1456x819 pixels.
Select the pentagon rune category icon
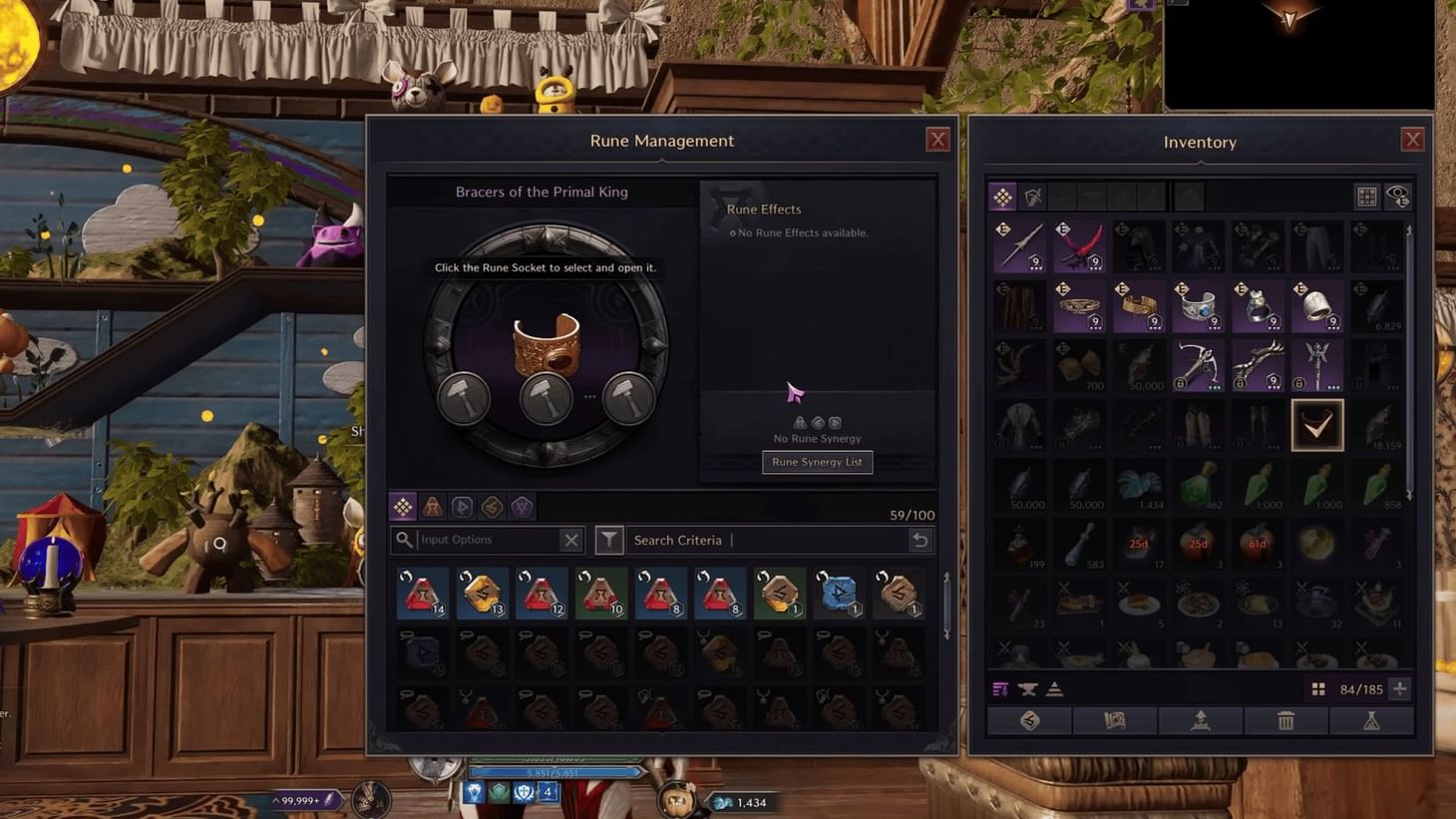[x=521, y=506]
